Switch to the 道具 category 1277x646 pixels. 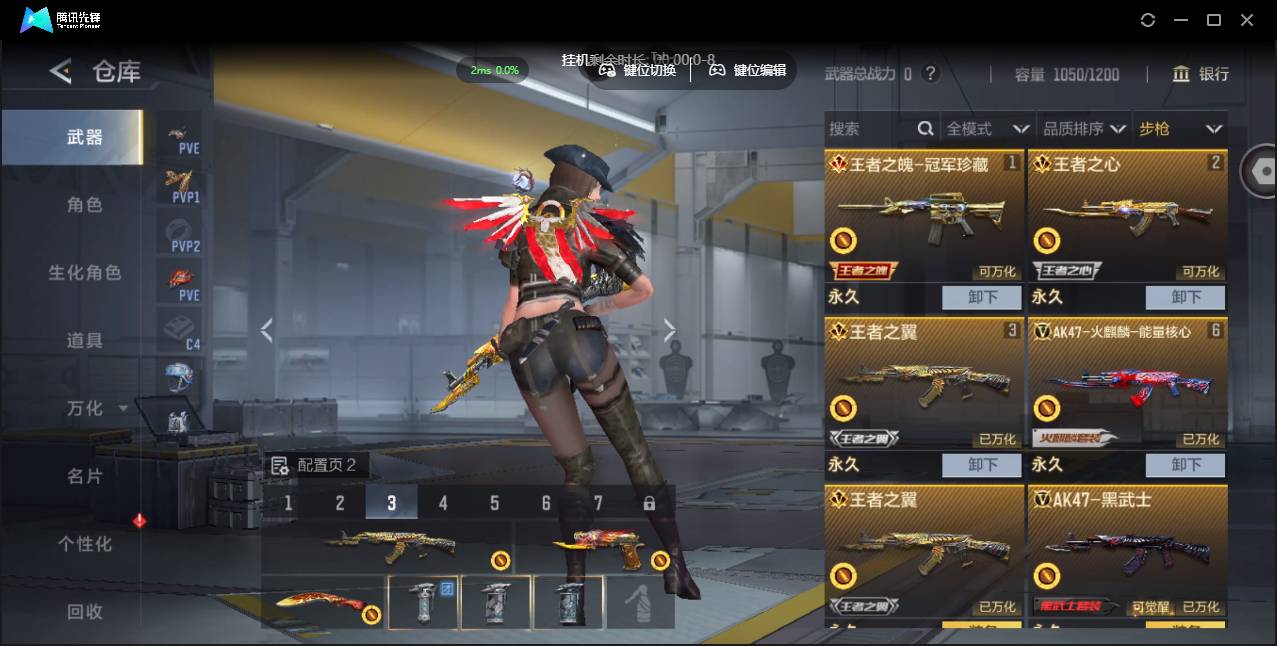point(84,340)
